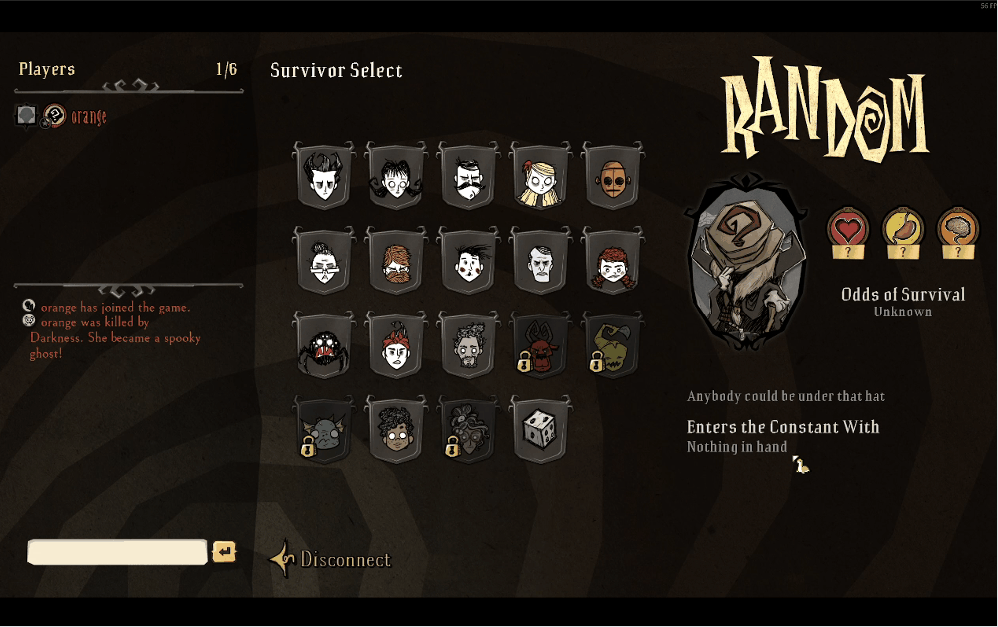Select Maxwell, the gaunt grey-faced man

point(540,263)
